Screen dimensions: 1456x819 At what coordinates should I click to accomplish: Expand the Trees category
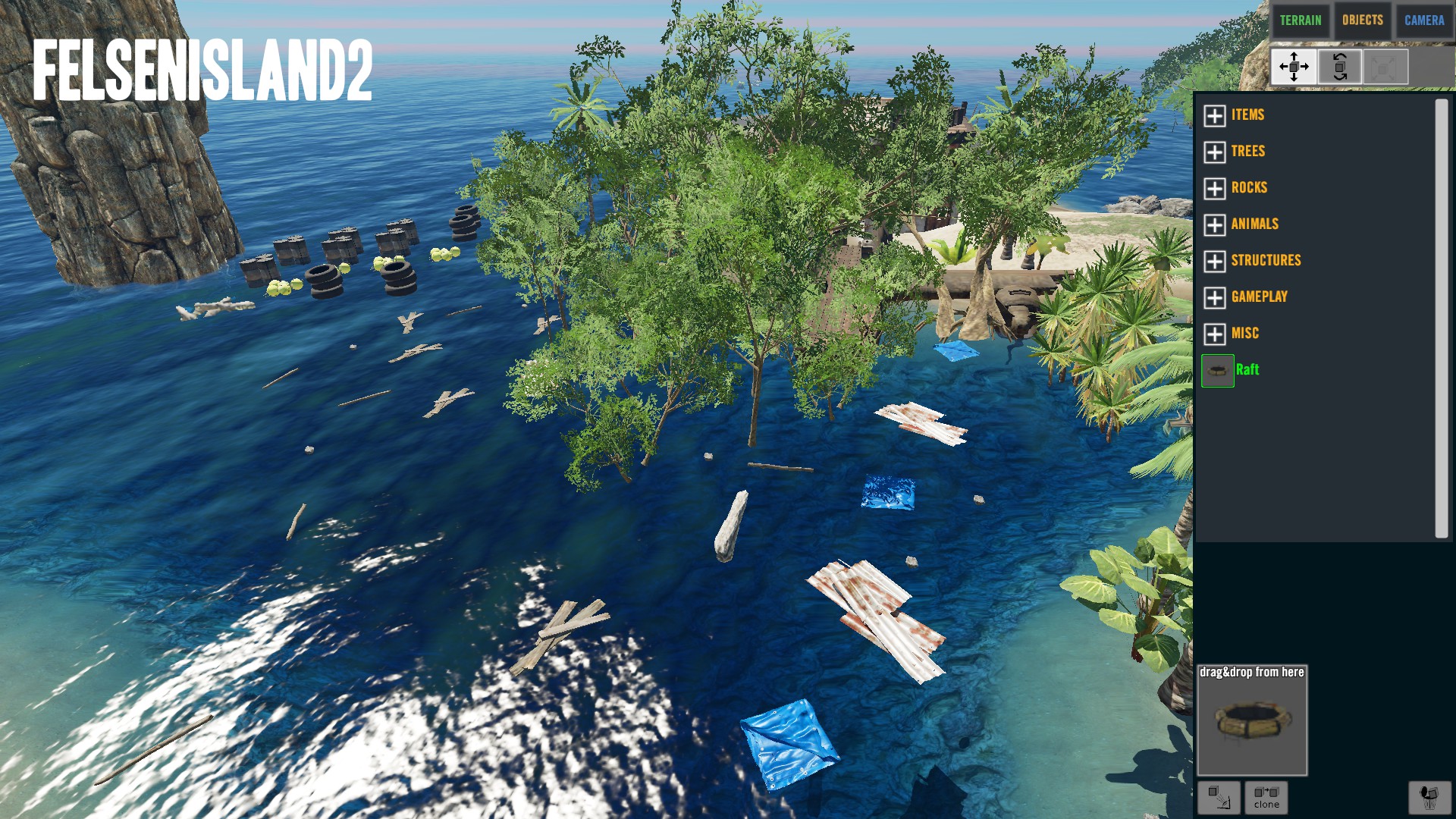(x=1215, y=152)
